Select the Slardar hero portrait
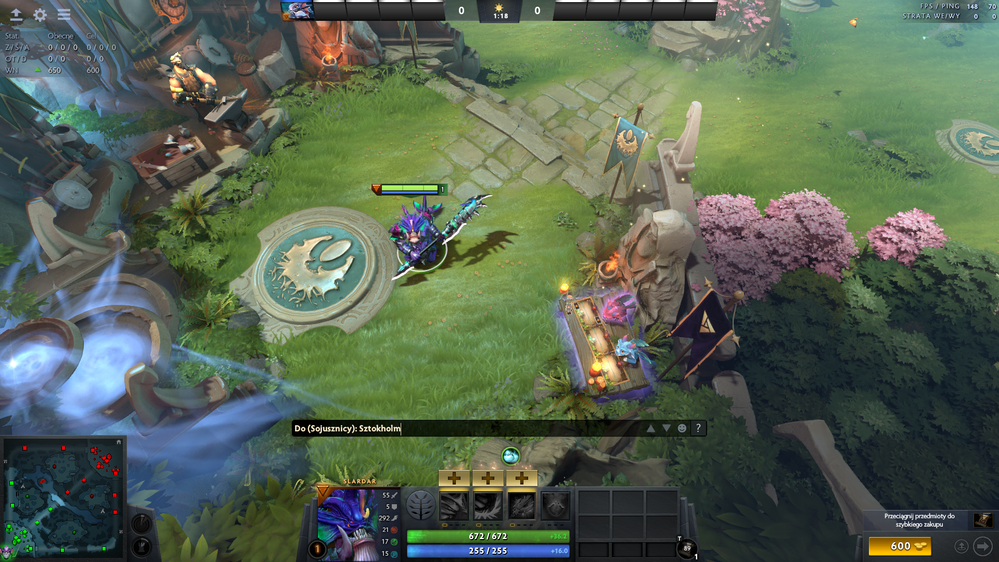 (x=345, y=522)
